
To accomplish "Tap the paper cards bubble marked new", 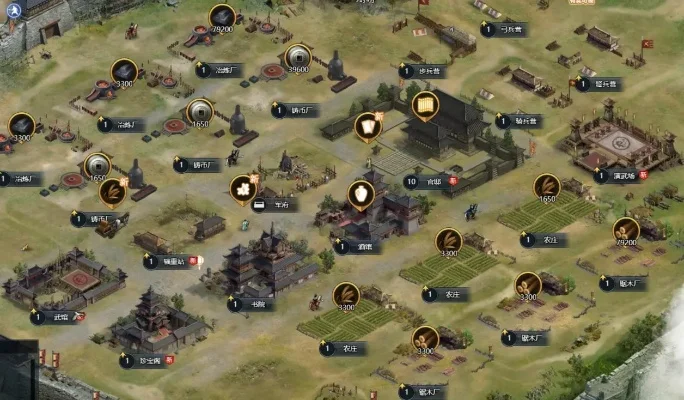I will point(367,126).
